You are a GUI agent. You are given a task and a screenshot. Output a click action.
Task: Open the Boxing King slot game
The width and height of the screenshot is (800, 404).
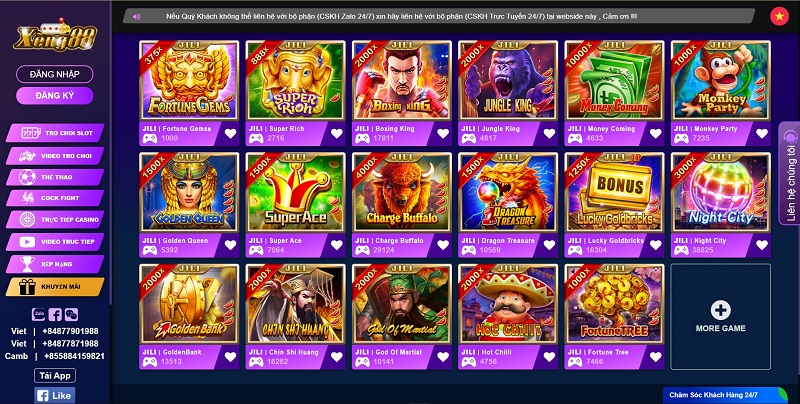[401, 81]
